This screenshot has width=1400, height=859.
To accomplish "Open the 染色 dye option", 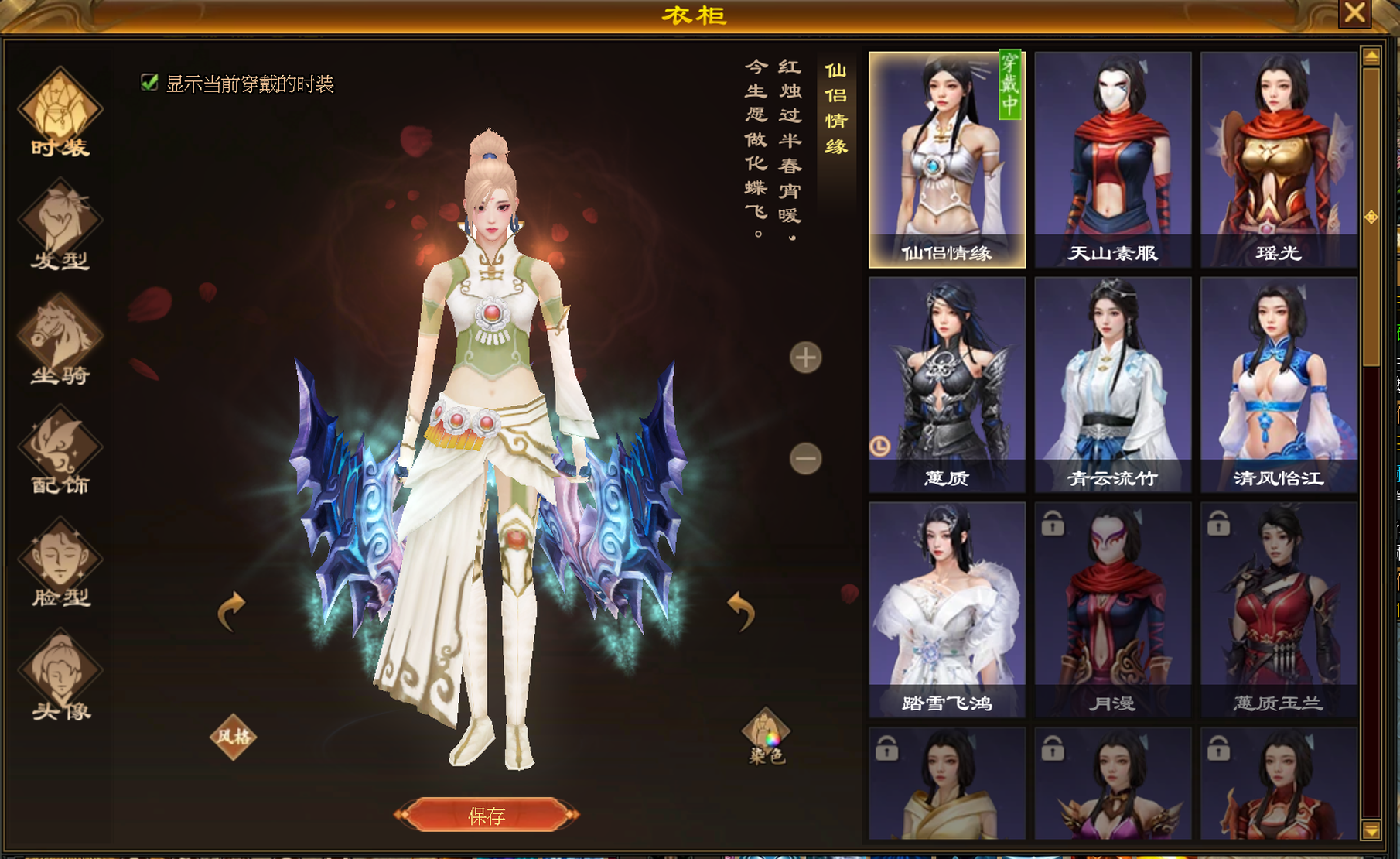I will (x=766, y=736).
